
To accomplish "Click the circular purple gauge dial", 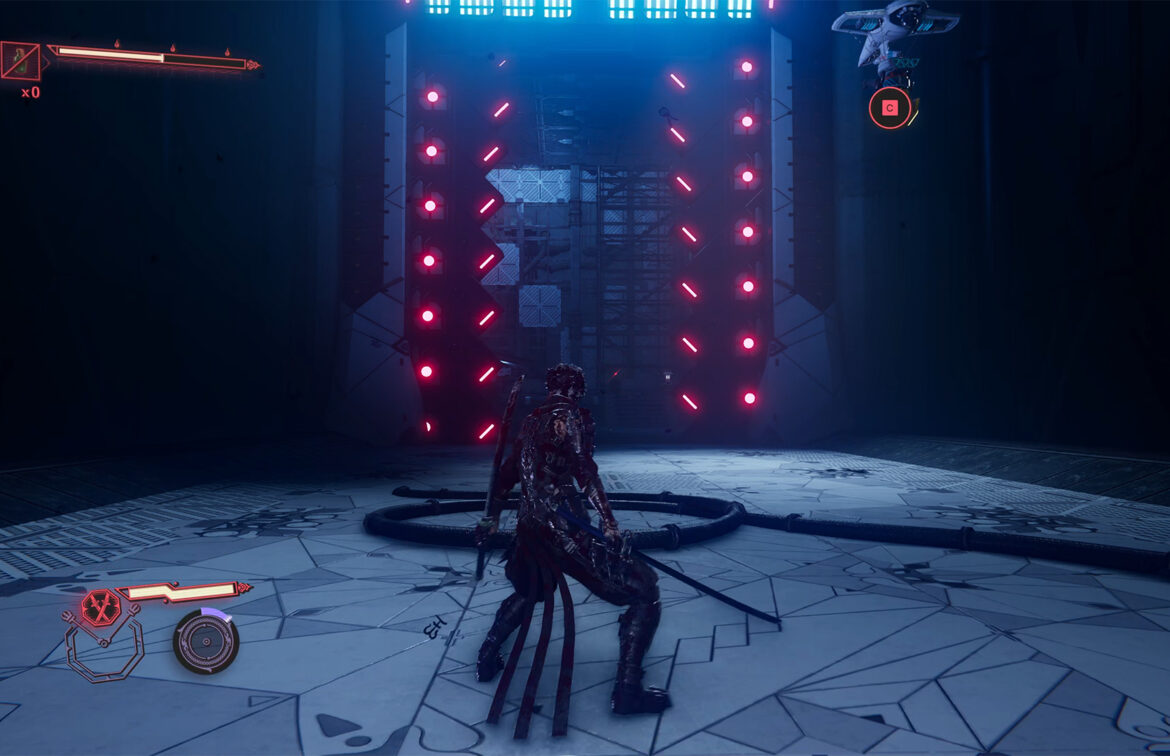I will (206, 641).
